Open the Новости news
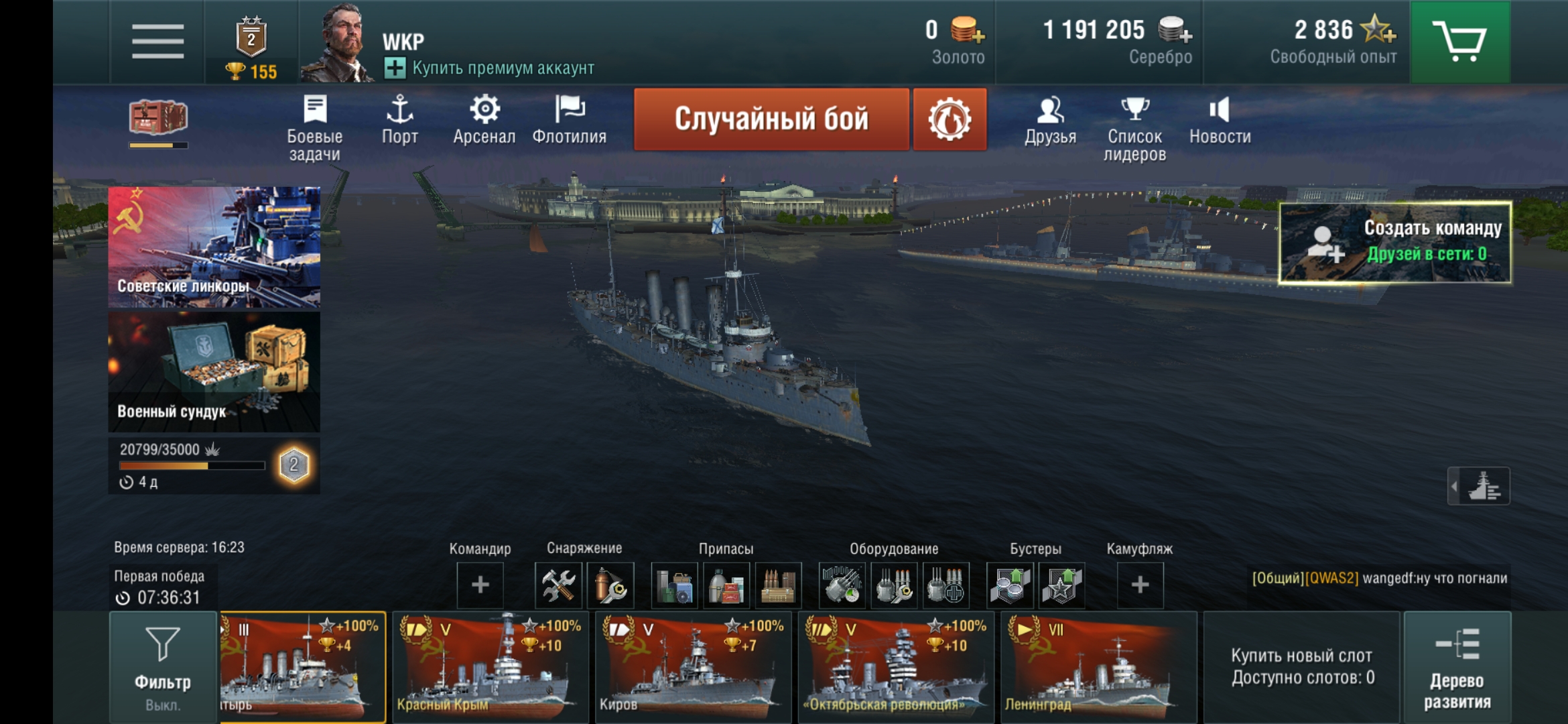 pyautogui.click(x=1220, y=121)
